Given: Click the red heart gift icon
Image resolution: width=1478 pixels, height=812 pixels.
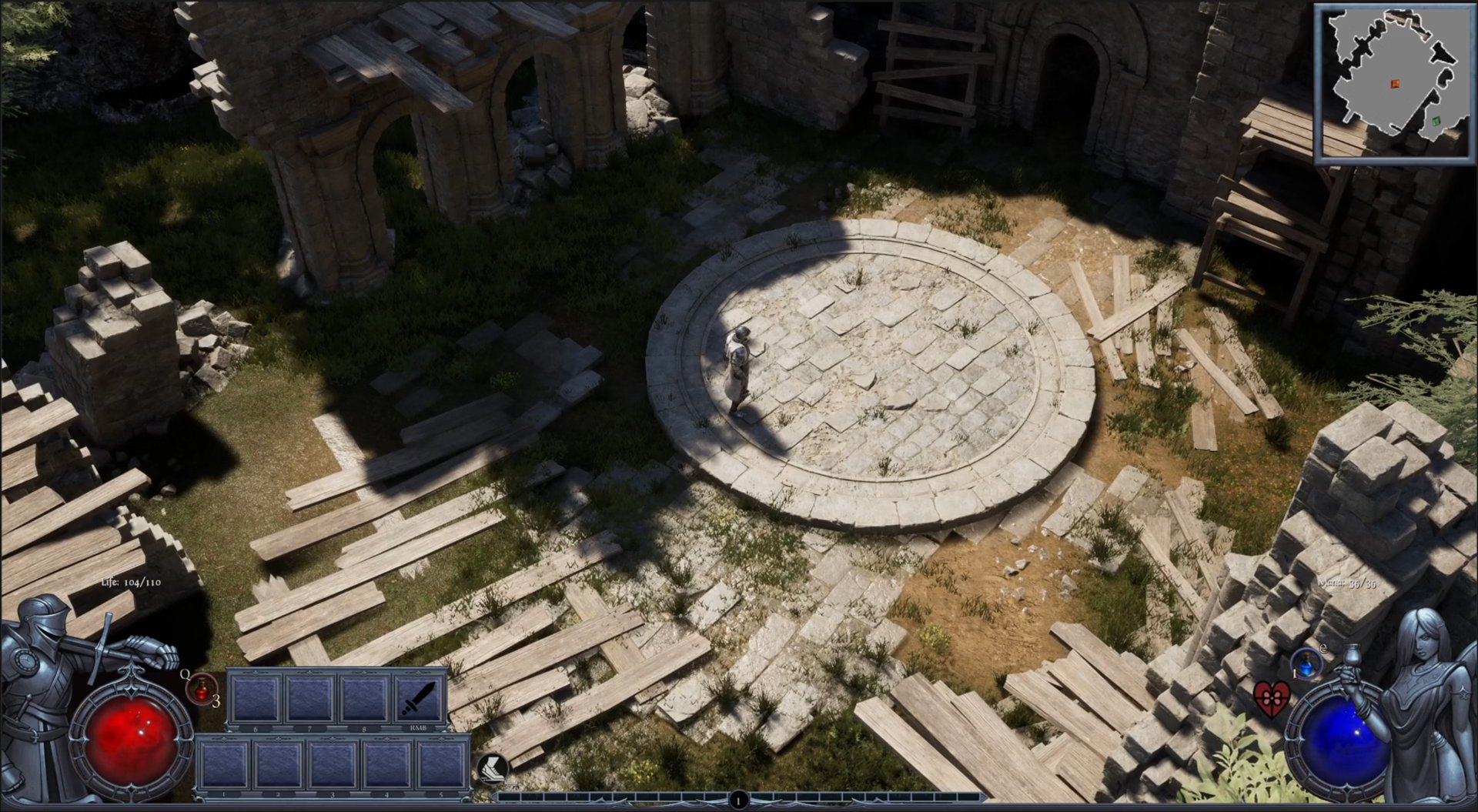Looking at the screenshot, I should click(1270, 698).
